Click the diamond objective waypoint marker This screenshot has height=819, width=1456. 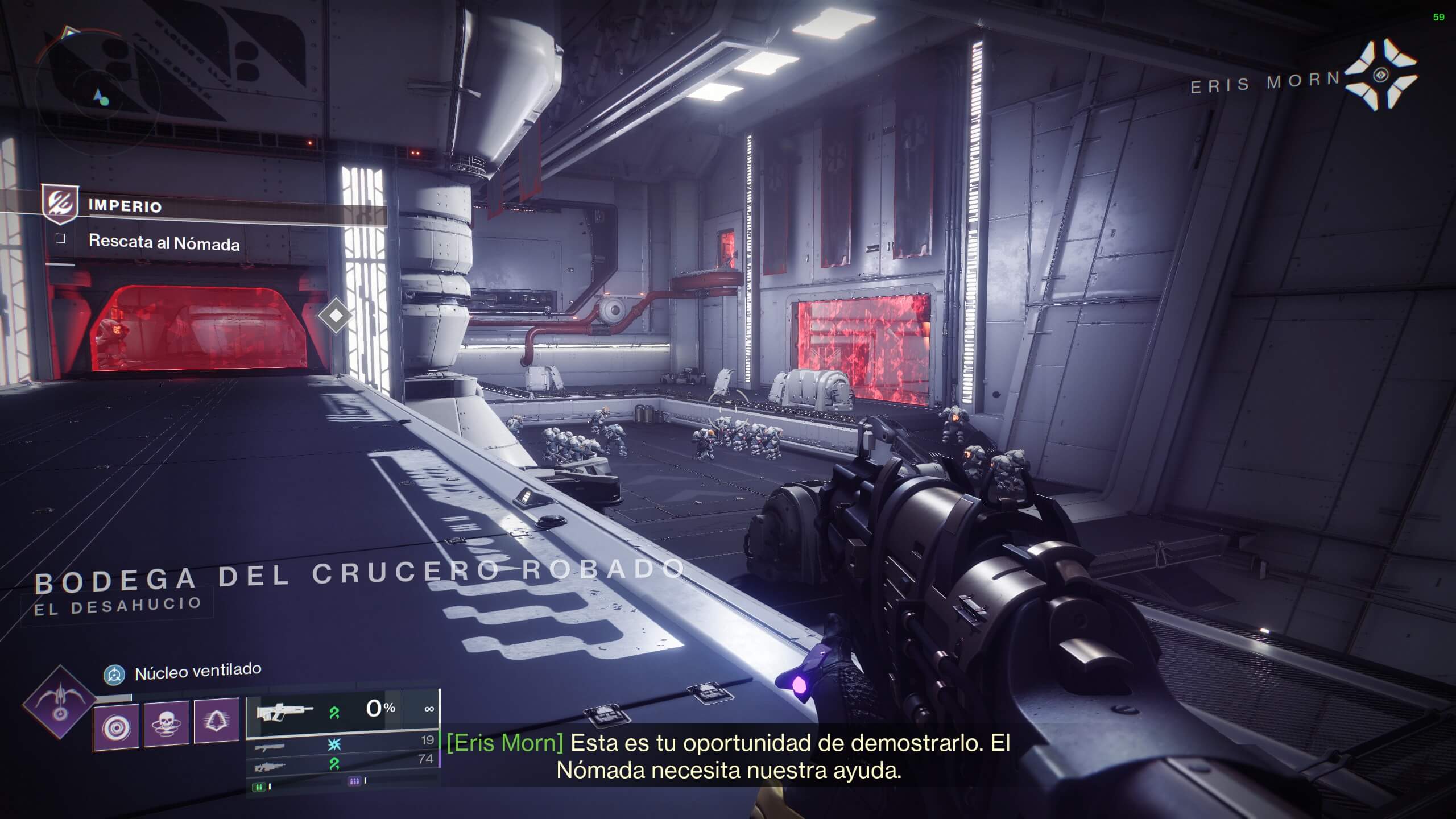pos(336,315)
